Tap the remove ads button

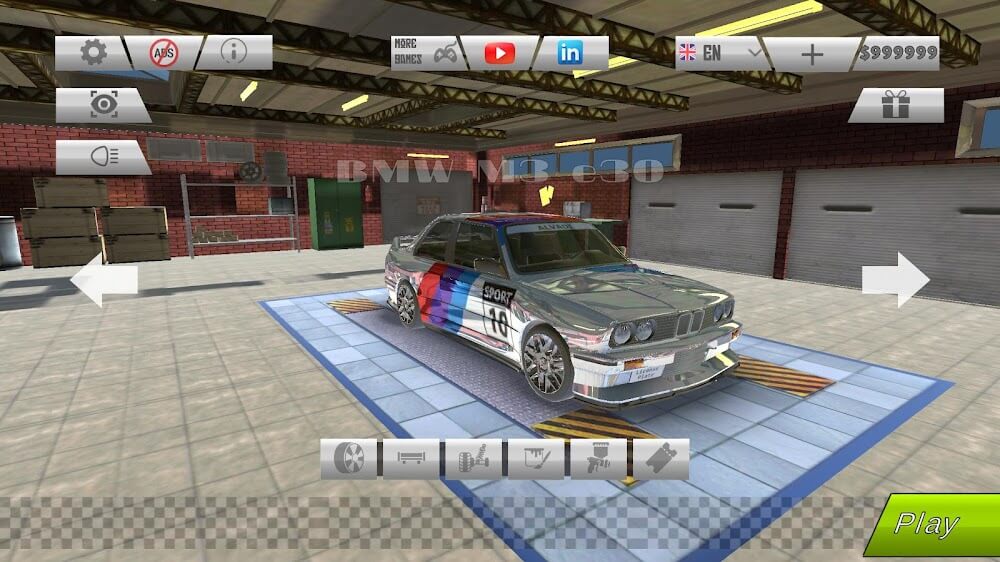pyautogui.click(x=163, y=53)
